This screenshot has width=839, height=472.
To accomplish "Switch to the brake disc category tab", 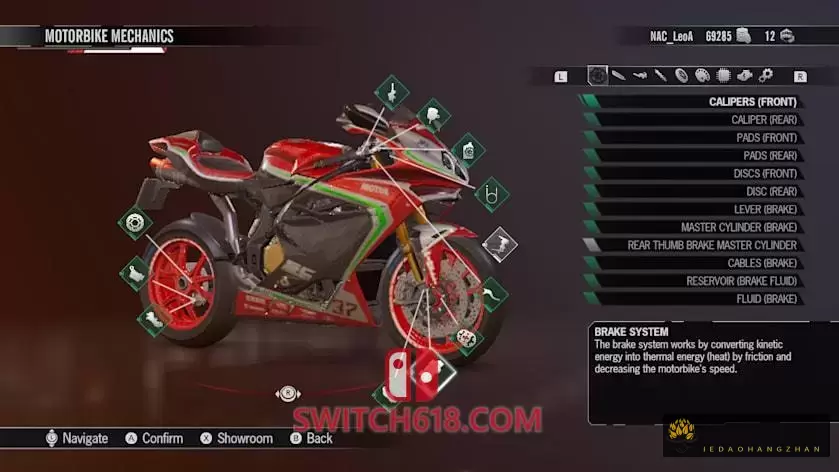I will pyautogui.click(x=598, y=75).
